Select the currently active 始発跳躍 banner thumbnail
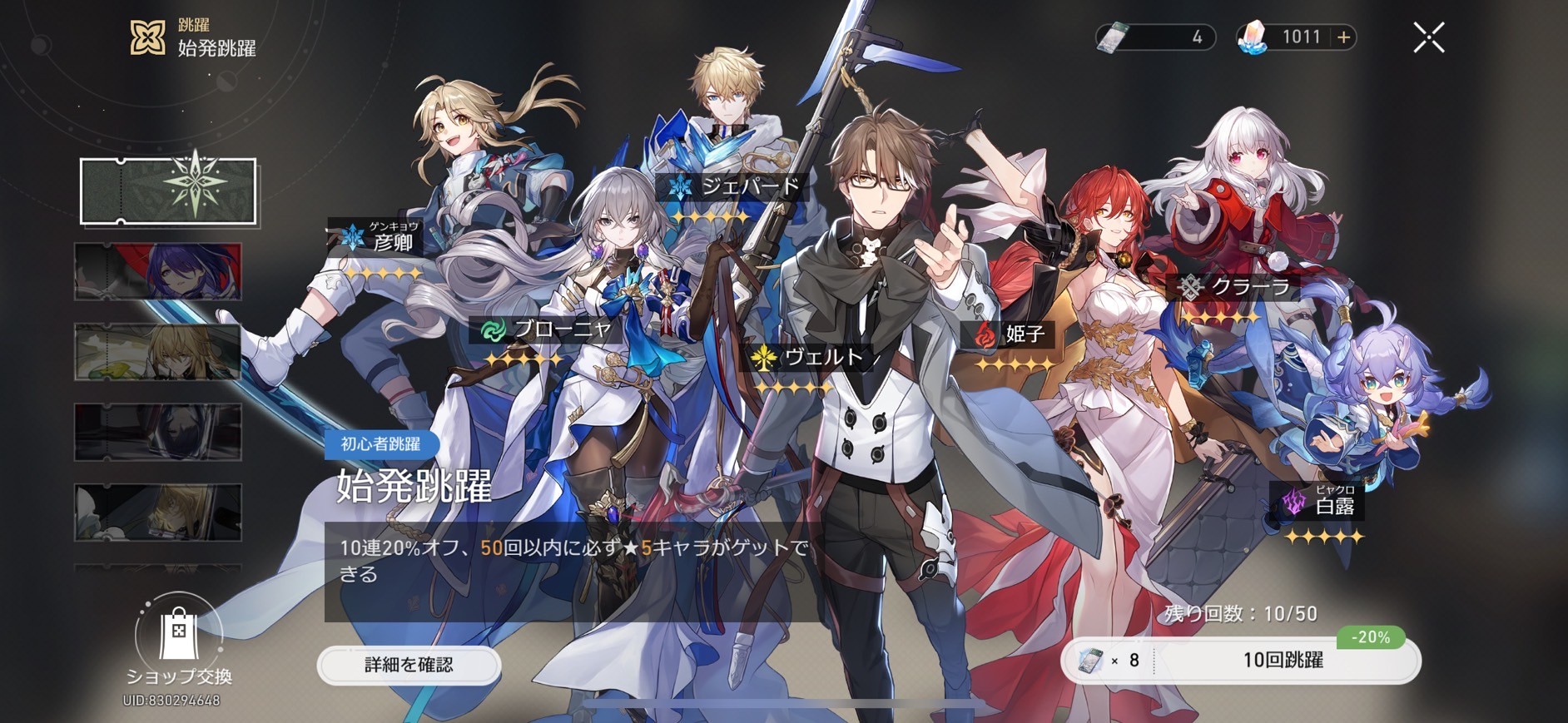1568x723 pixels. tap(166, 192)
